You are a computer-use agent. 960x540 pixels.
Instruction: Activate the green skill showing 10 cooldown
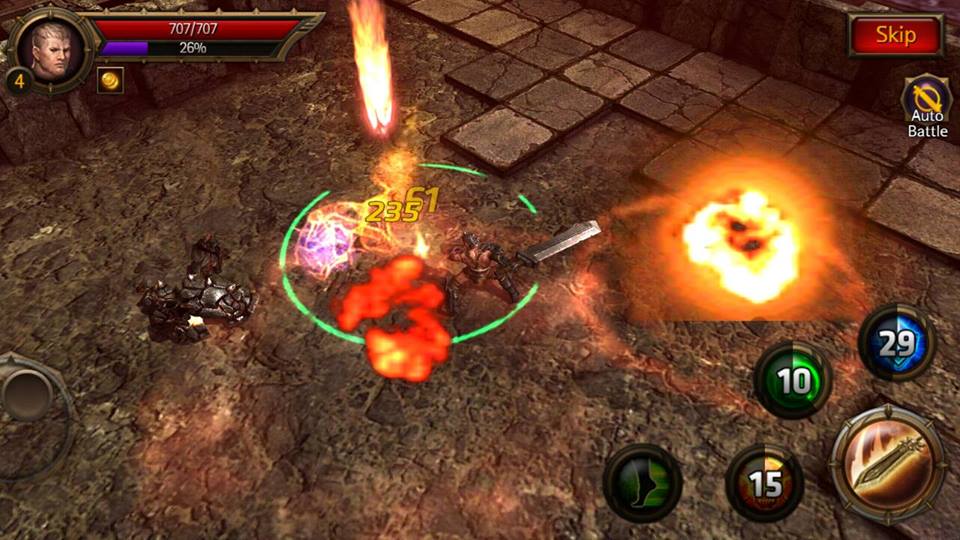(793, 380)
